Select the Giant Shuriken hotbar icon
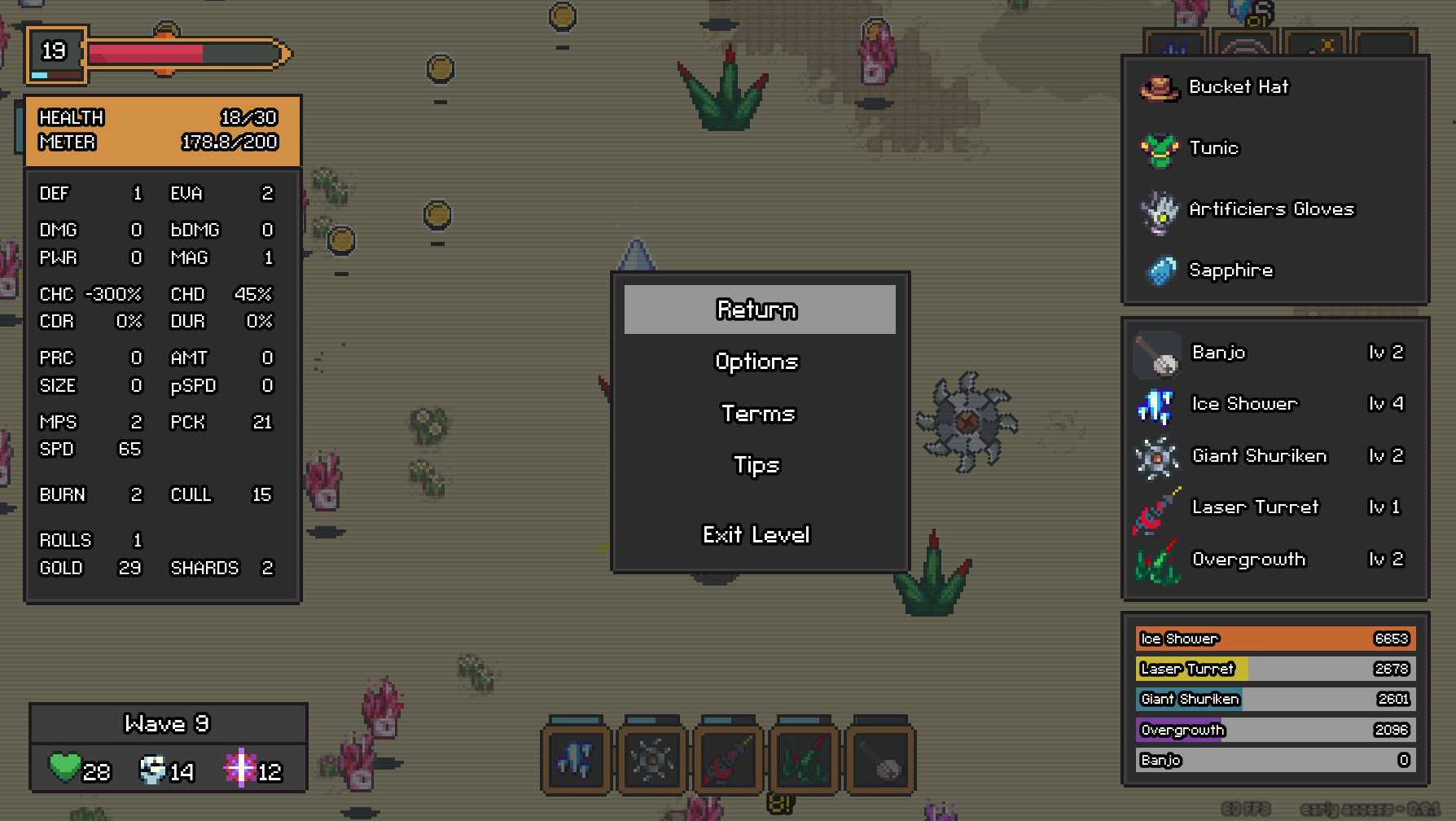This screenshot has width=1456, height=821. (x=652, y=757)
